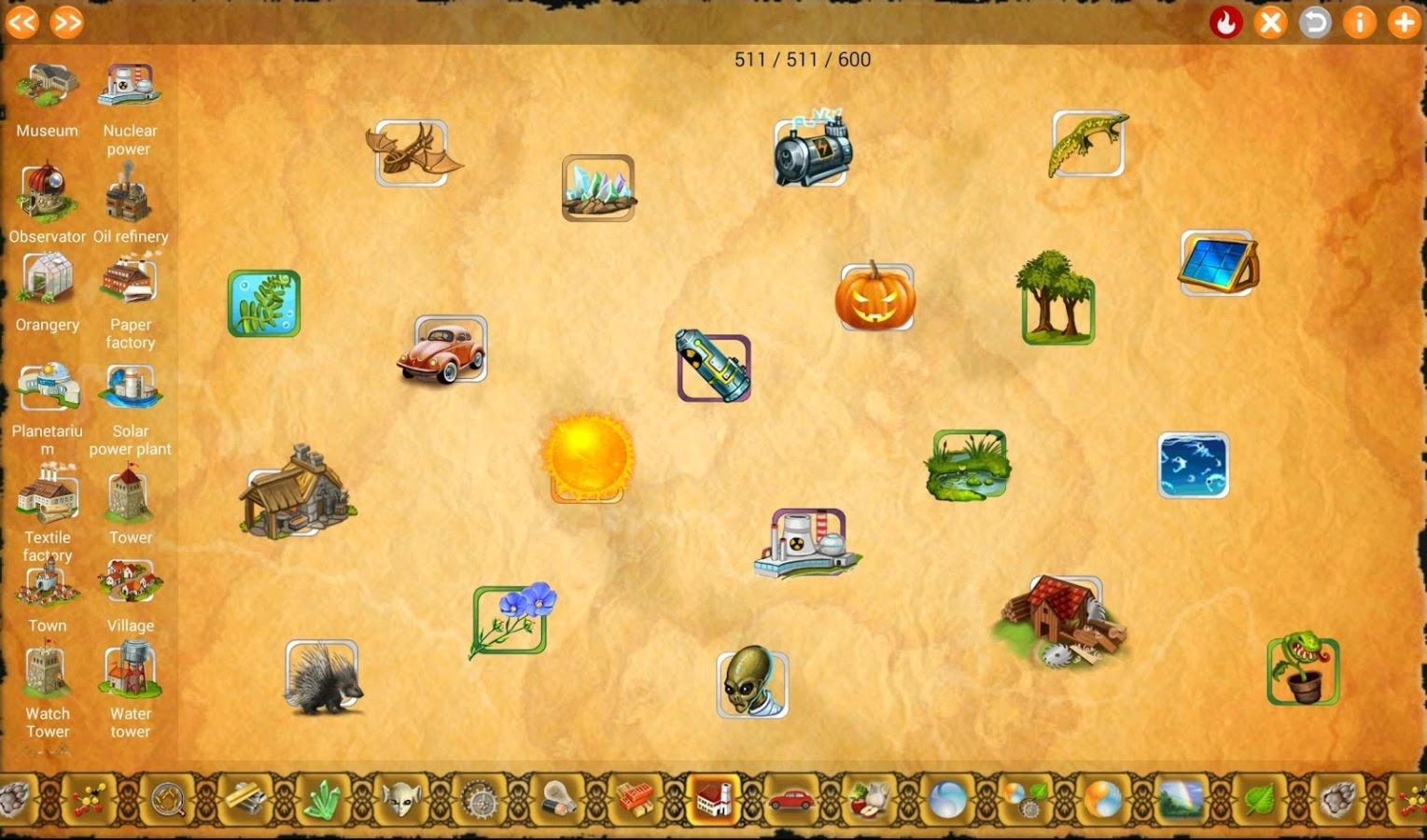Choose the Solar power plant element
Screen dimensions: 1427x840
tap(131, 406)
